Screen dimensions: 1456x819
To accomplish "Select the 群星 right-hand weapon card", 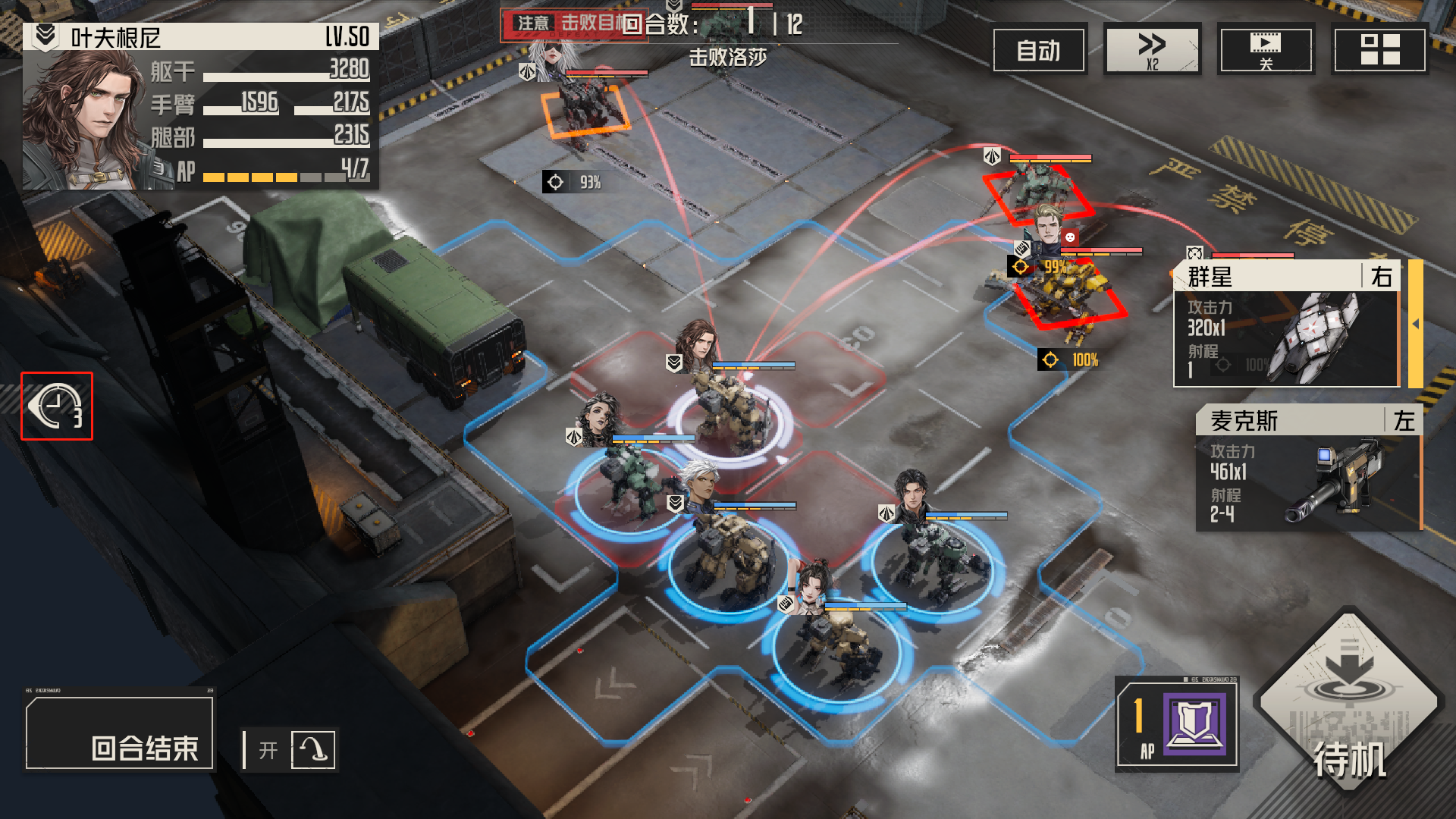I will tap(1286, 324).
